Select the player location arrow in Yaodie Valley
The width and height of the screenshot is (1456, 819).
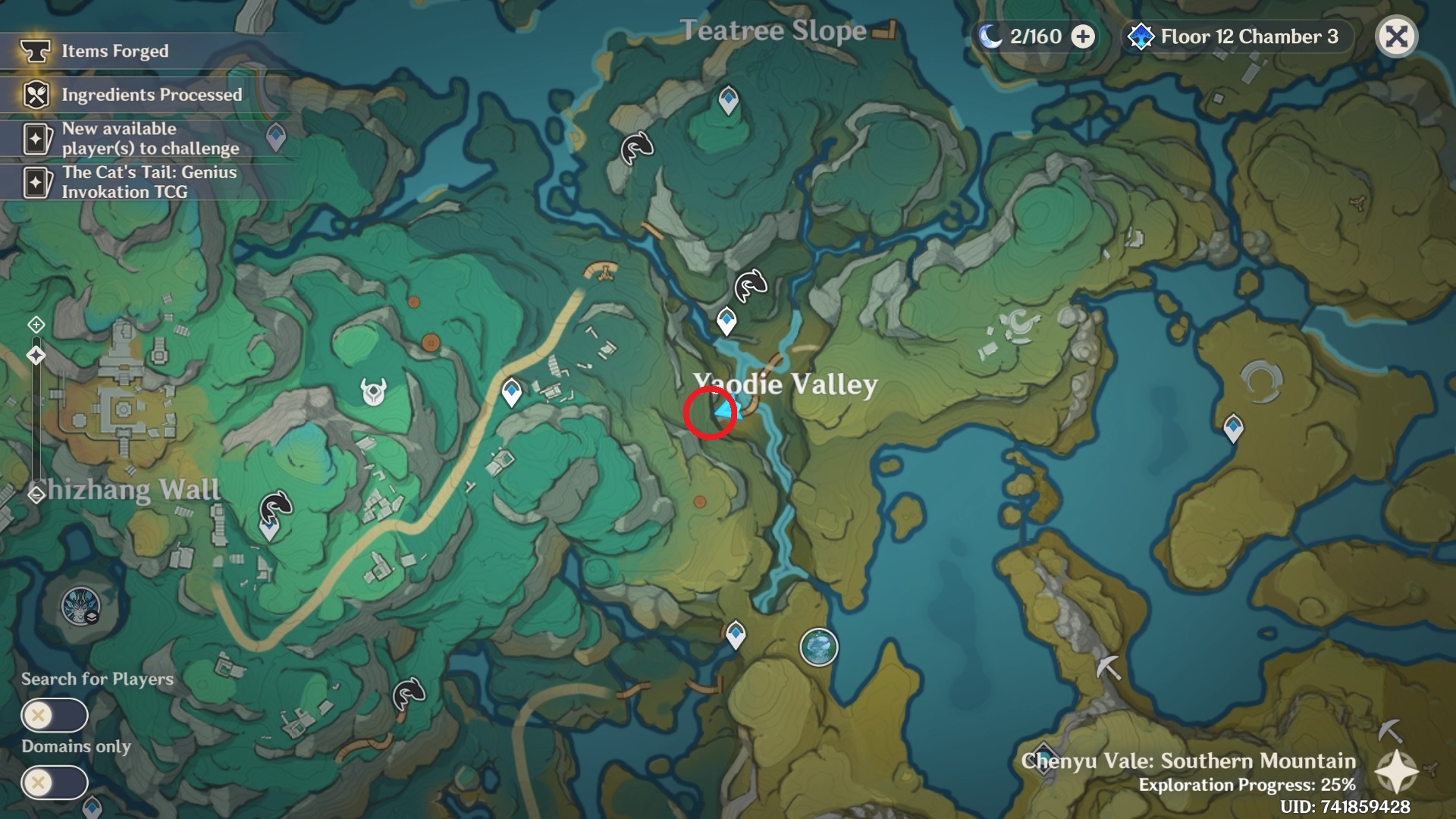pos(723,411)
